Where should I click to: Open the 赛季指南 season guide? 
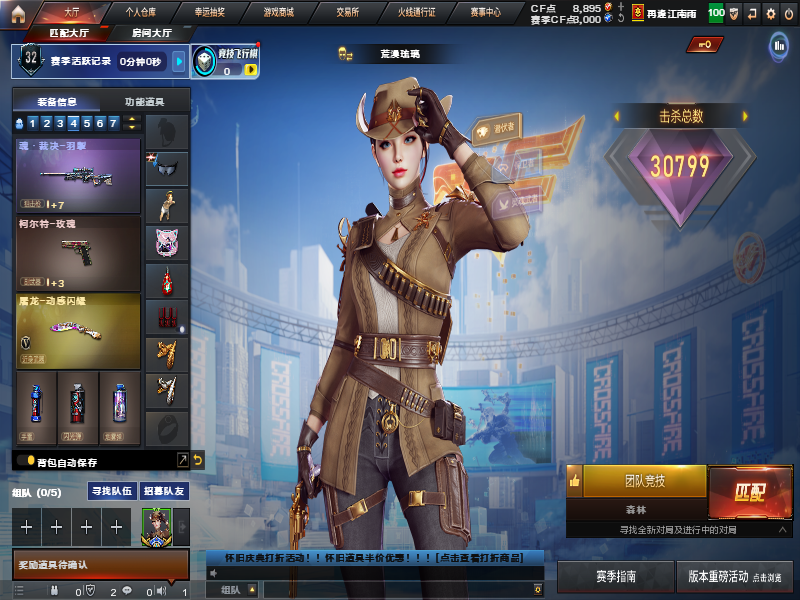[x=616, y=577]
